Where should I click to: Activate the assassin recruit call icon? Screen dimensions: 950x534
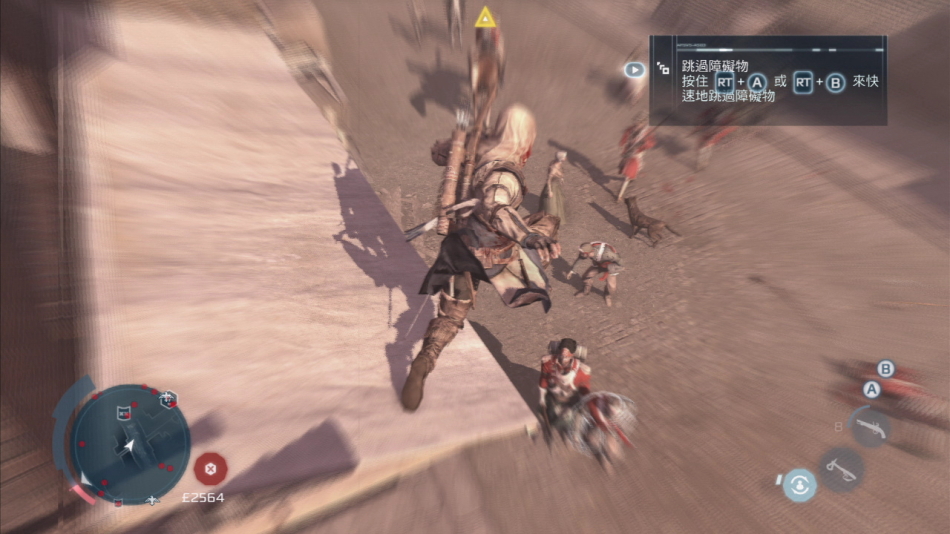799,485
